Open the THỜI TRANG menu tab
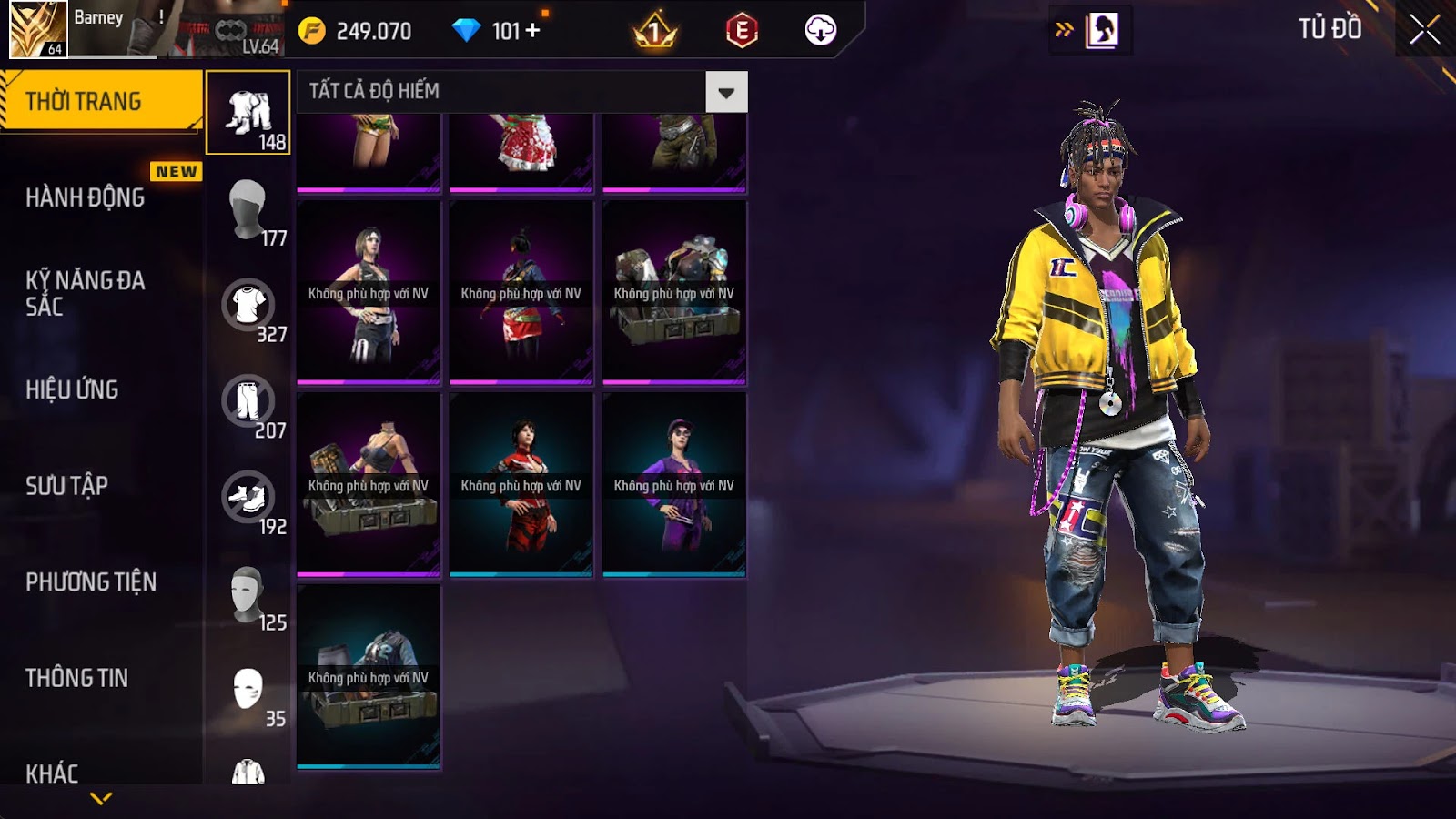Image resolution: width=1456 pixels, height=819 pixels. [x=100, y=101]
